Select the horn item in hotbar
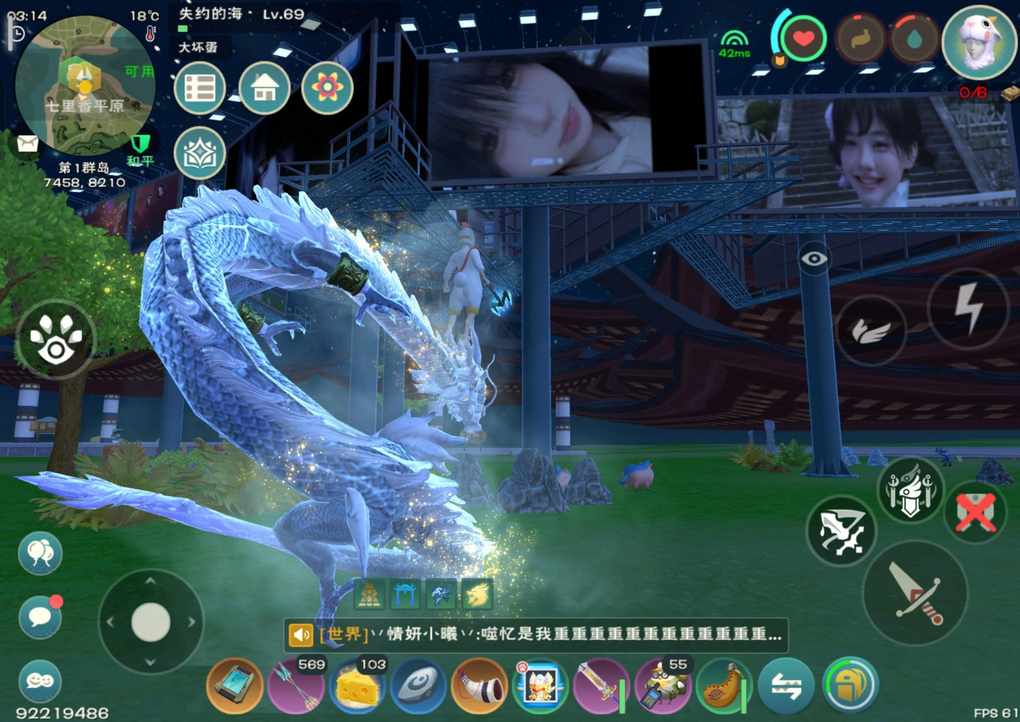 click(x=479, y=687)
